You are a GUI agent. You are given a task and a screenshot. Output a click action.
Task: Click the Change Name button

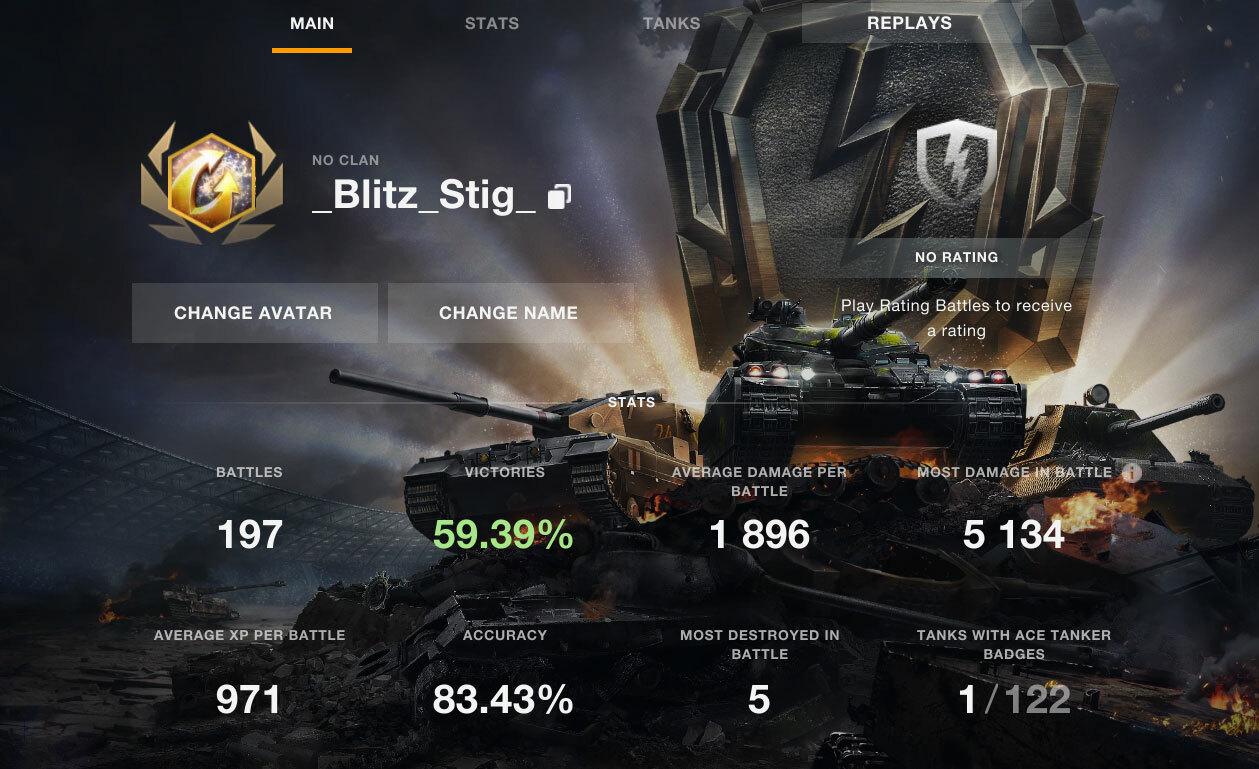click(x=509, y=313)
